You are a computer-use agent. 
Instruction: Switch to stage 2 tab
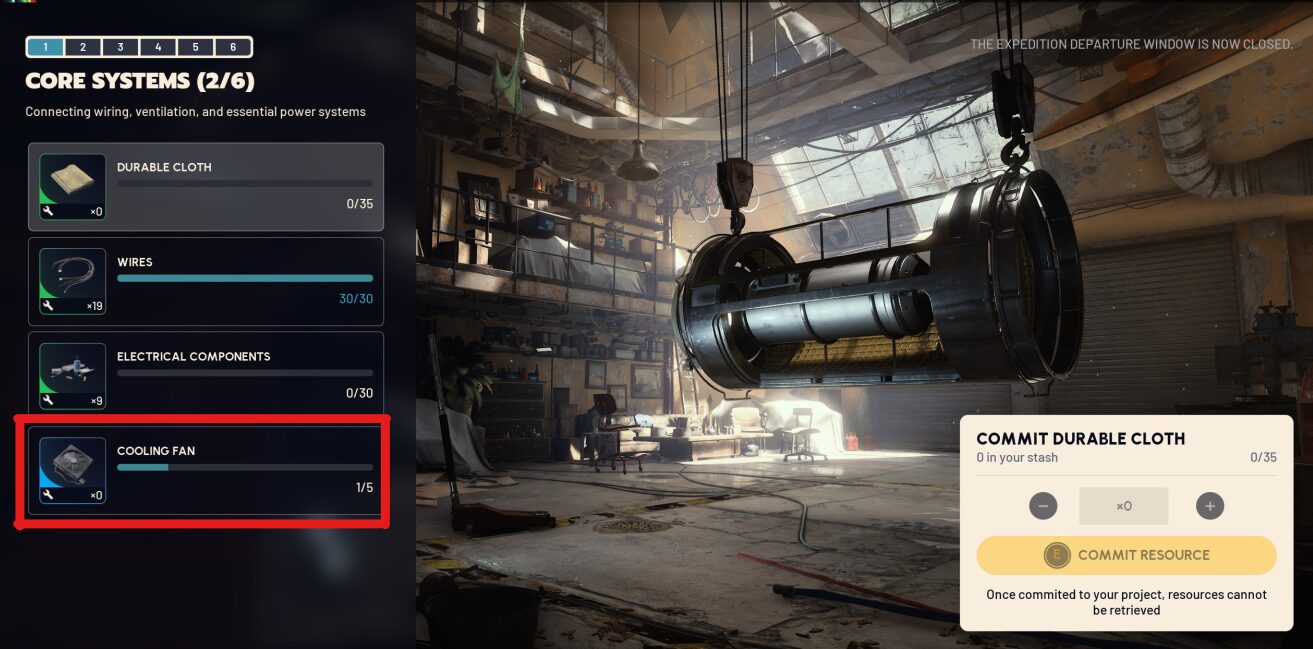point(83,47)
